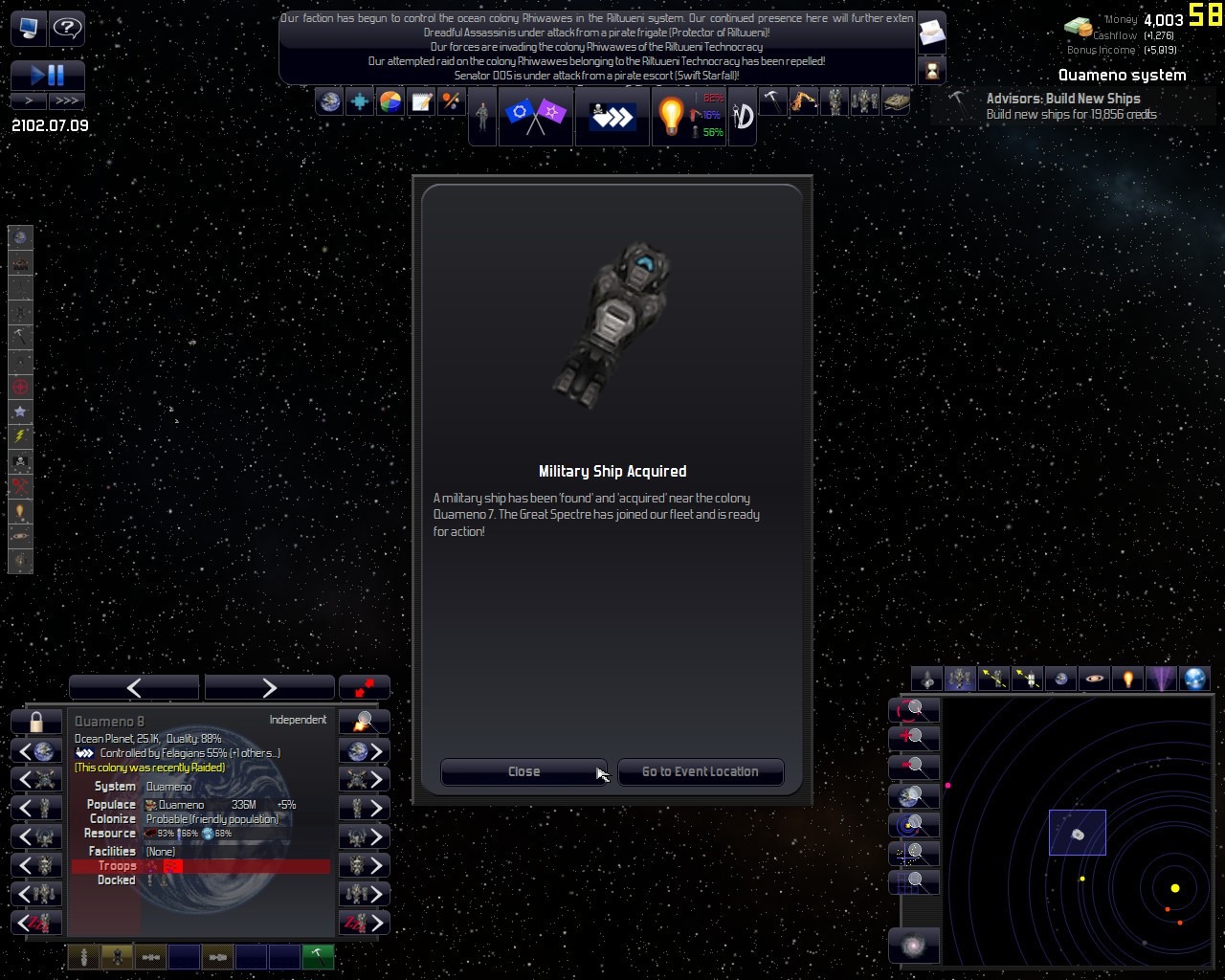Image resolution: width=1225 pixels, height=980 pixels.
Task: Click the green hammer build button
Action: [318, 956]
